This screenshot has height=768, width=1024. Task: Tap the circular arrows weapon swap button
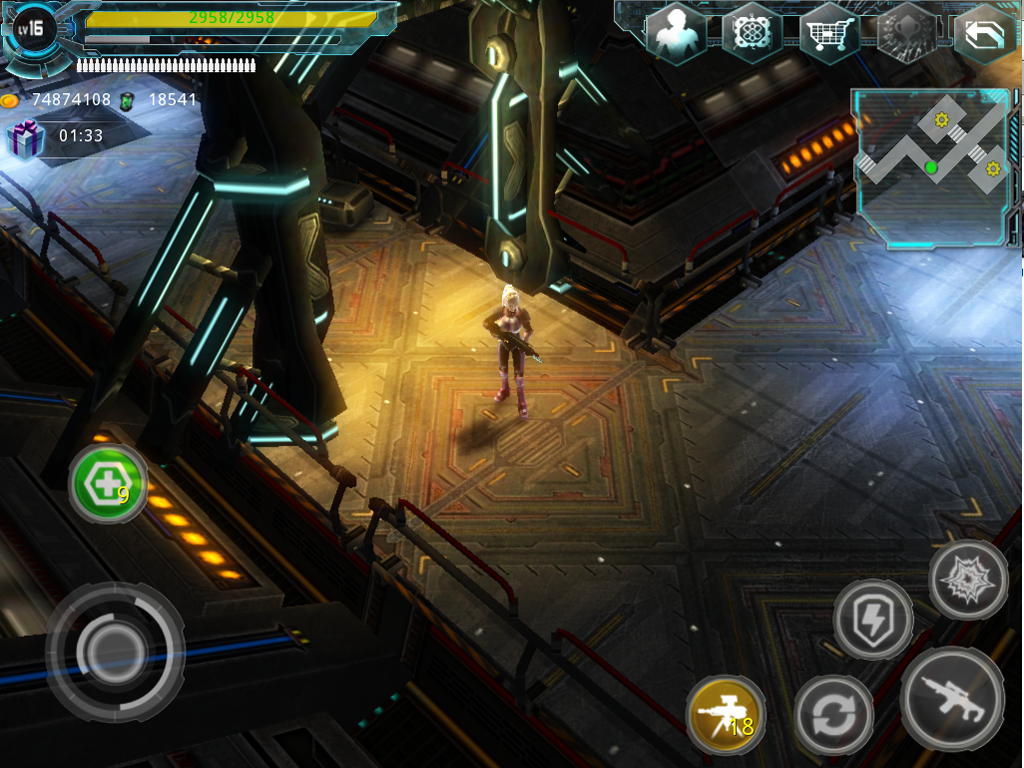click(x=834, y=715)
